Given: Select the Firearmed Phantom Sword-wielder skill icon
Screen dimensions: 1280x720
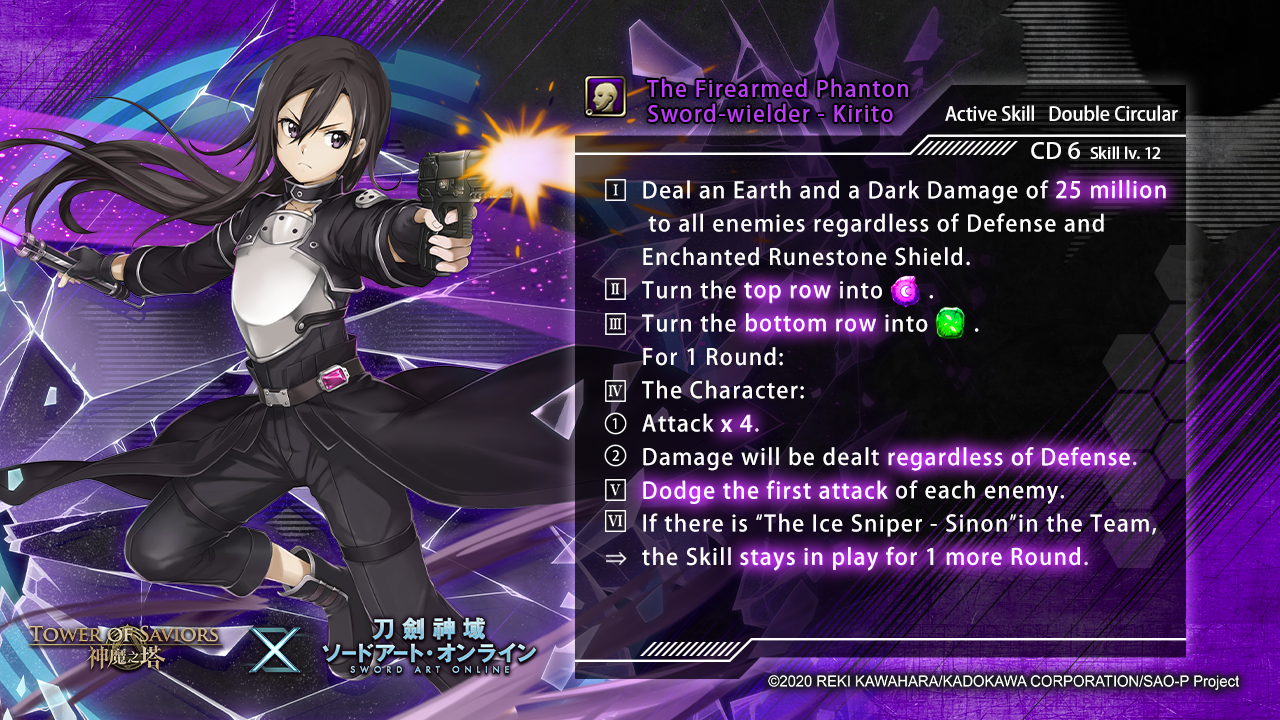Looking at the screenshot, I should pyautogui.click(x=605, y=97).
